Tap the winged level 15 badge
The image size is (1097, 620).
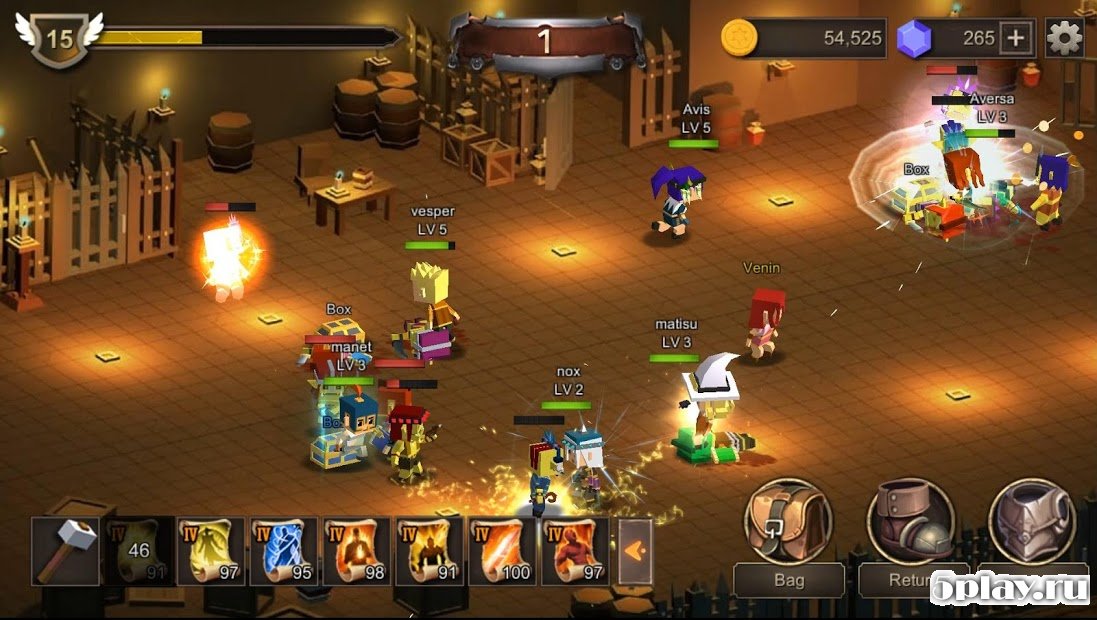59,38
